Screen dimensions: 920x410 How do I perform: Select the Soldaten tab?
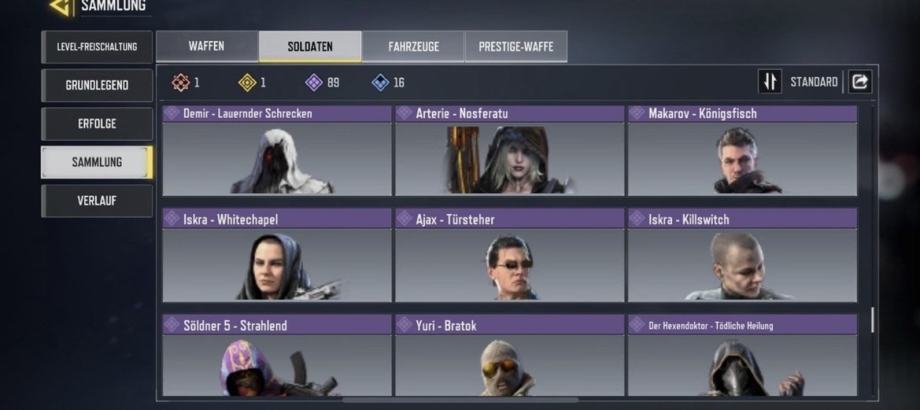click(310, 46)
